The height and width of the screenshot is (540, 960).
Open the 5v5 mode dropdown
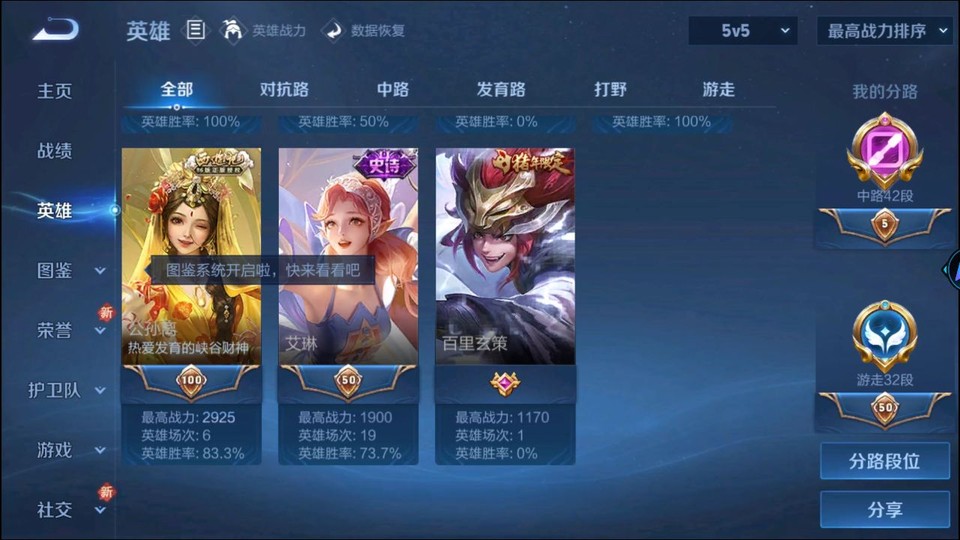(743, 31)
